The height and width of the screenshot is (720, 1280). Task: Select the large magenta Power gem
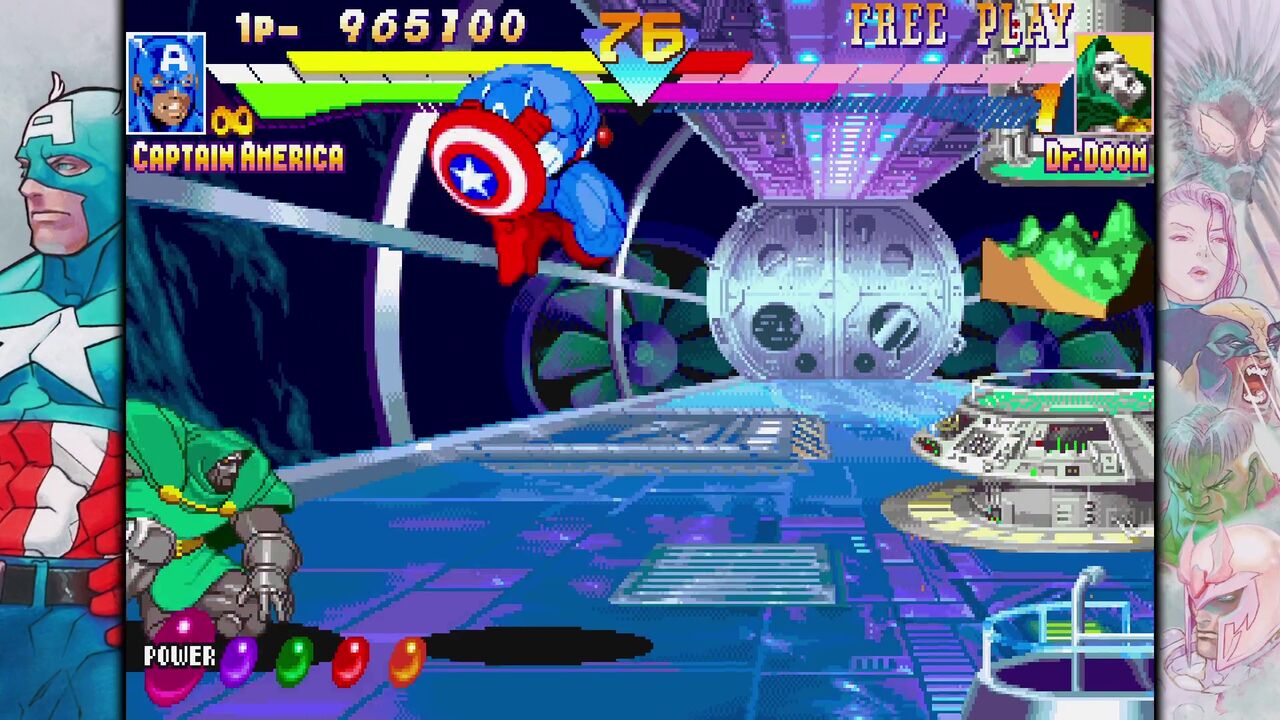(x=179, y=656)
